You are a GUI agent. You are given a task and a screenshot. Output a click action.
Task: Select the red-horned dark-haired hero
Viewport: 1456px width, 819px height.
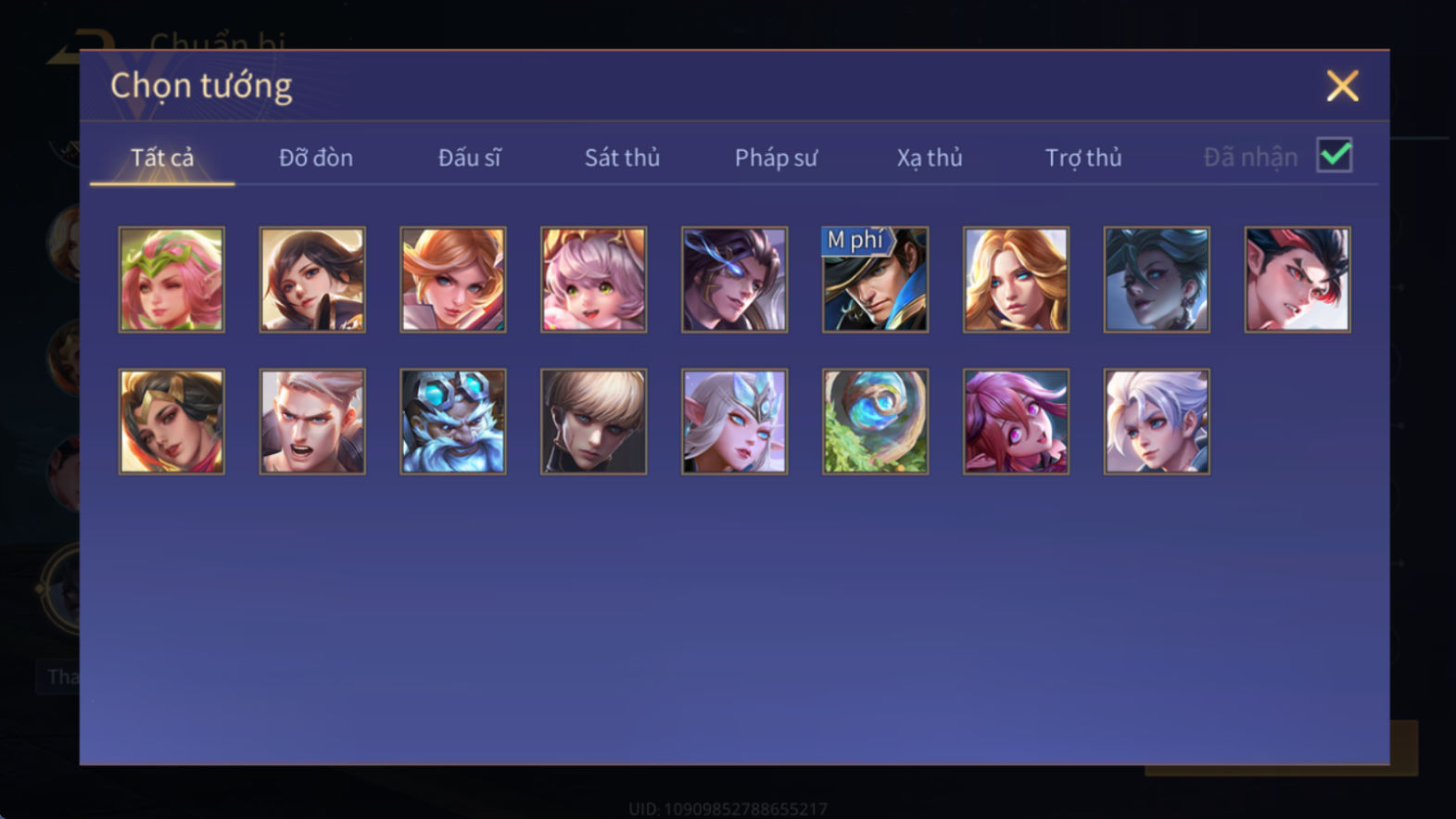(1297, 280)
